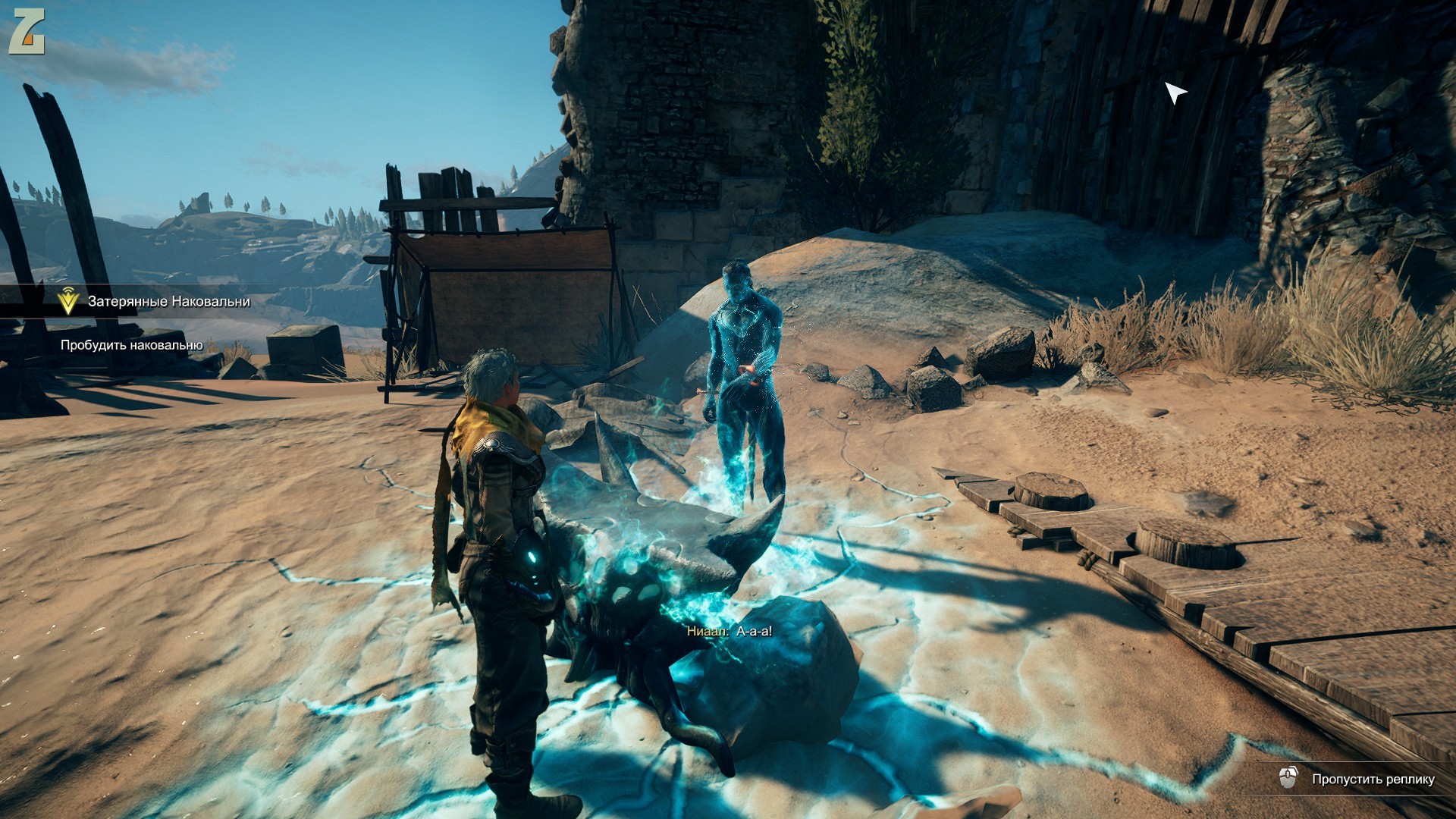Click the "Пробудить наковальню" quest objective
The height and width of the screenshot is (819, 1456).
131,346
